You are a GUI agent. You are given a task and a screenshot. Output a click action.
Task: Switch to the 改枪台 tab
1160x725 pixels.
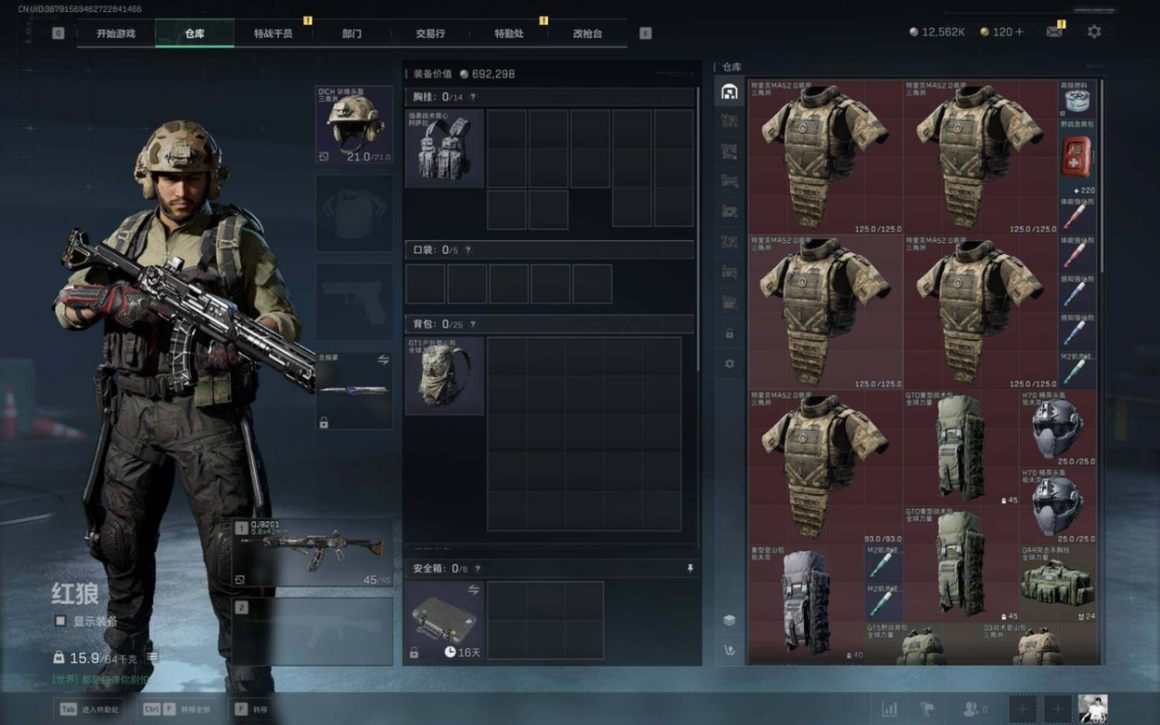[x=587, y=33]
